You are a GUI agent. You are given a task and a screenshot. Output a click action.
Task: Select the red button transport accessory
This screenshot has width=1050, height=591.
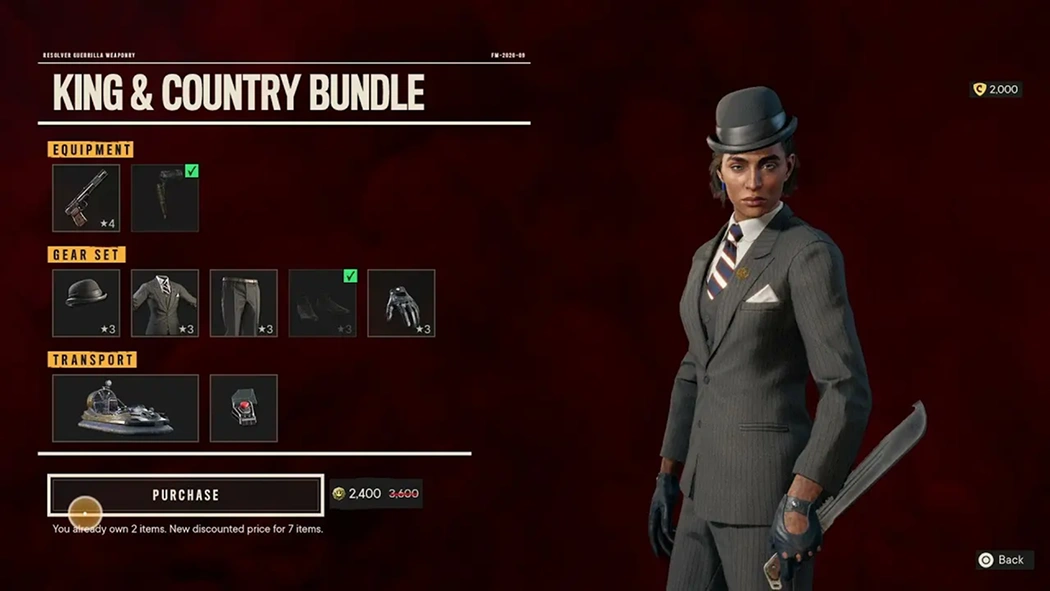244,408
